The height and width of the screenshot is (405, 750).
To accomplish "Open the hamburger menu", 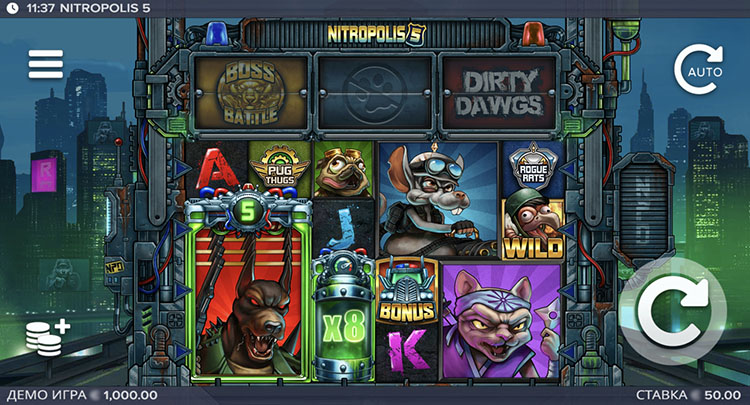I will (45, 64).
